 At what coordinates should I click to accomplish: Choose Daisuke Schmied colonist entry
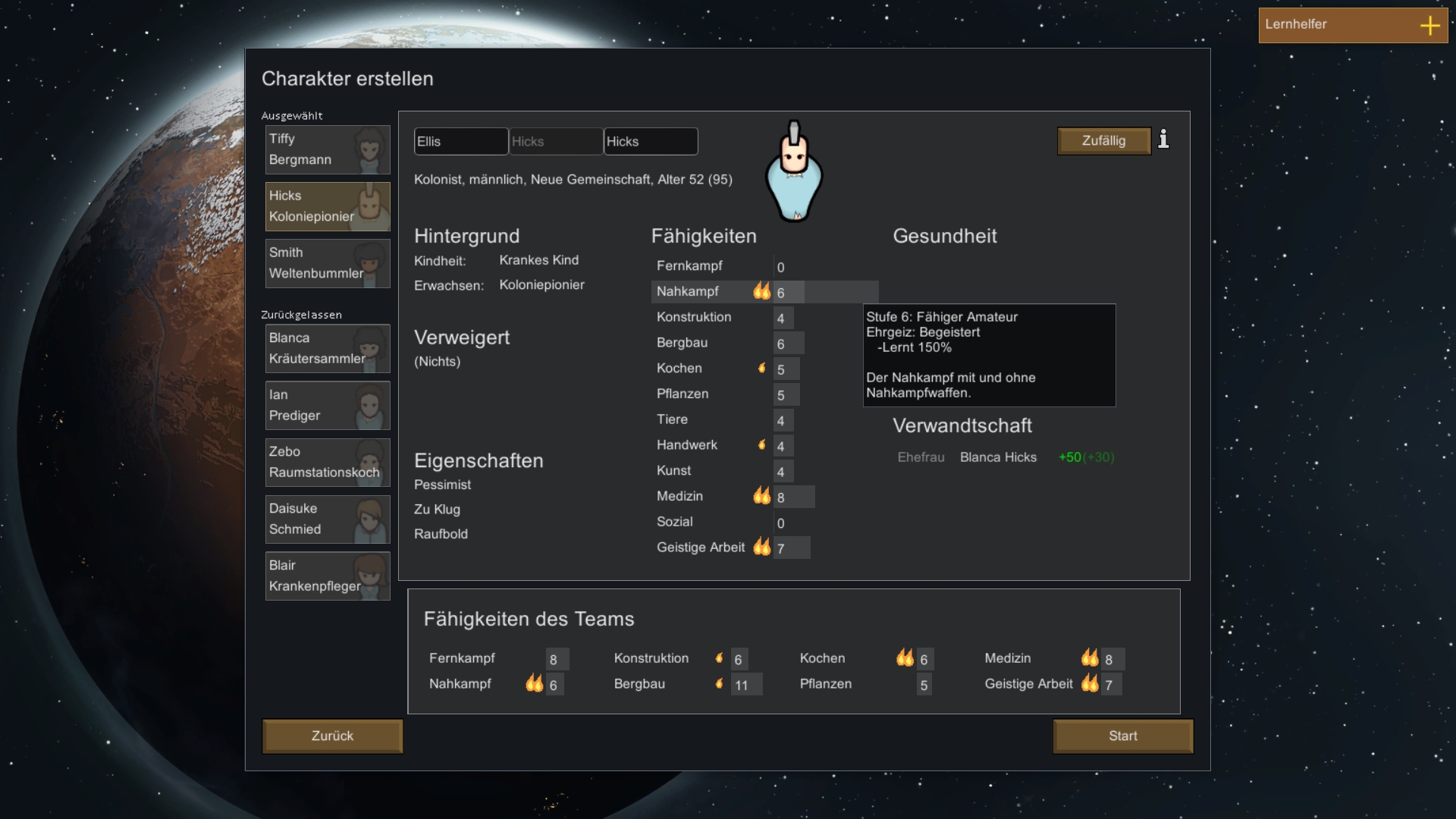(x=328, y=519)
